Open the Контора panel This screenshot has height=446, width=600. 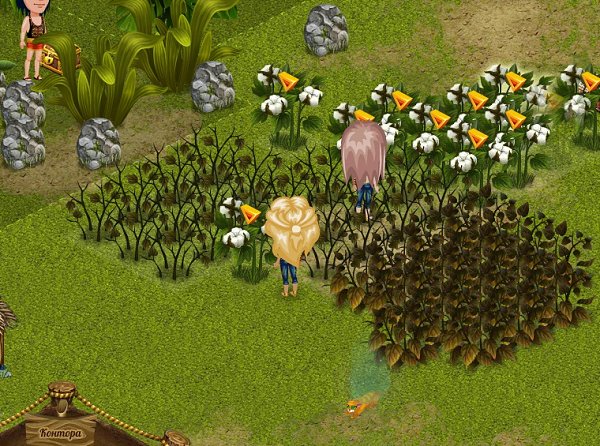pyautogui.click(x=60, y=434)
